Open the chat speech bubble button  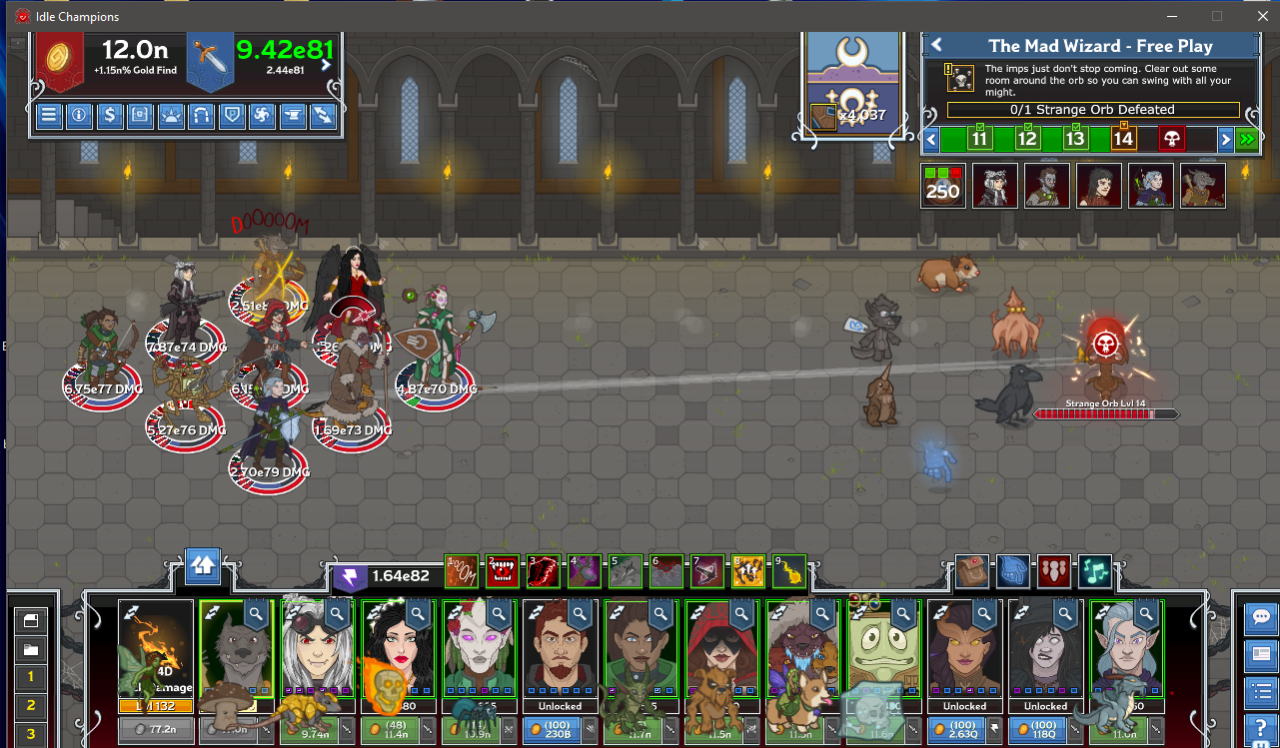1261,618
